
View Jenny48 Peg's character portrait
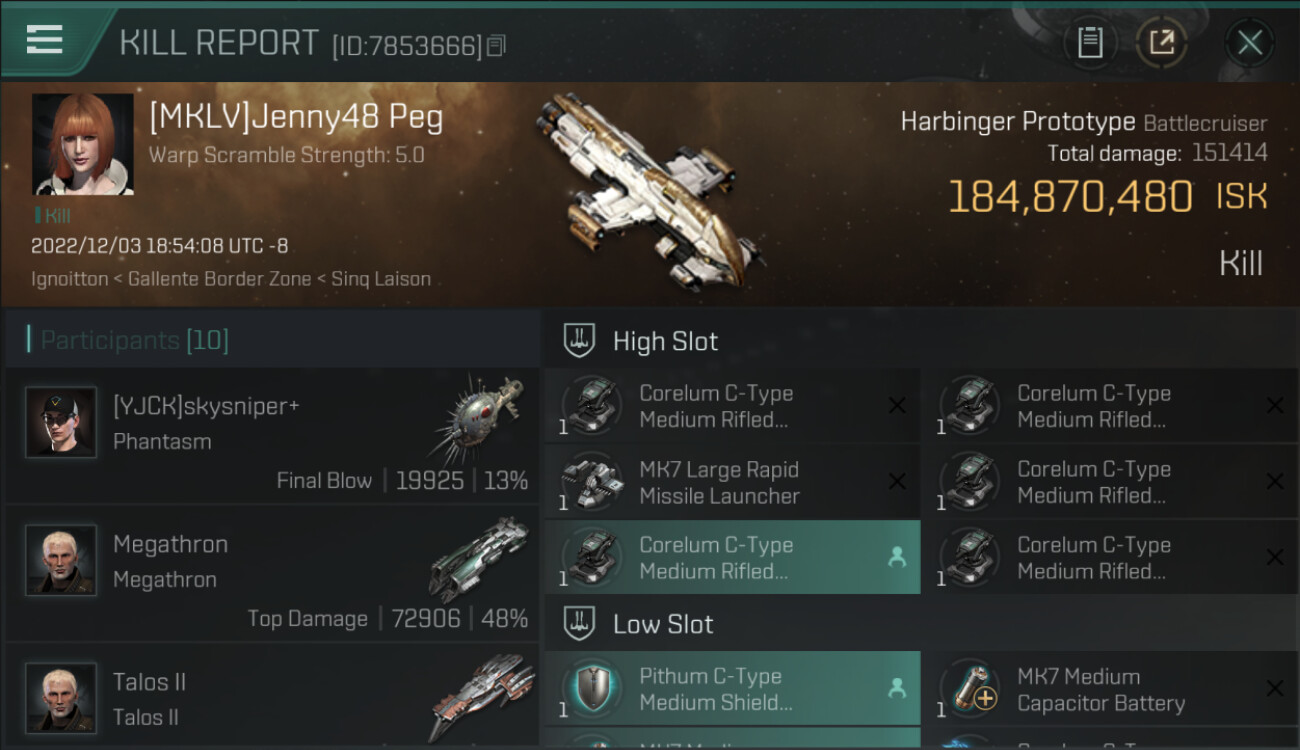coord(82,144)
